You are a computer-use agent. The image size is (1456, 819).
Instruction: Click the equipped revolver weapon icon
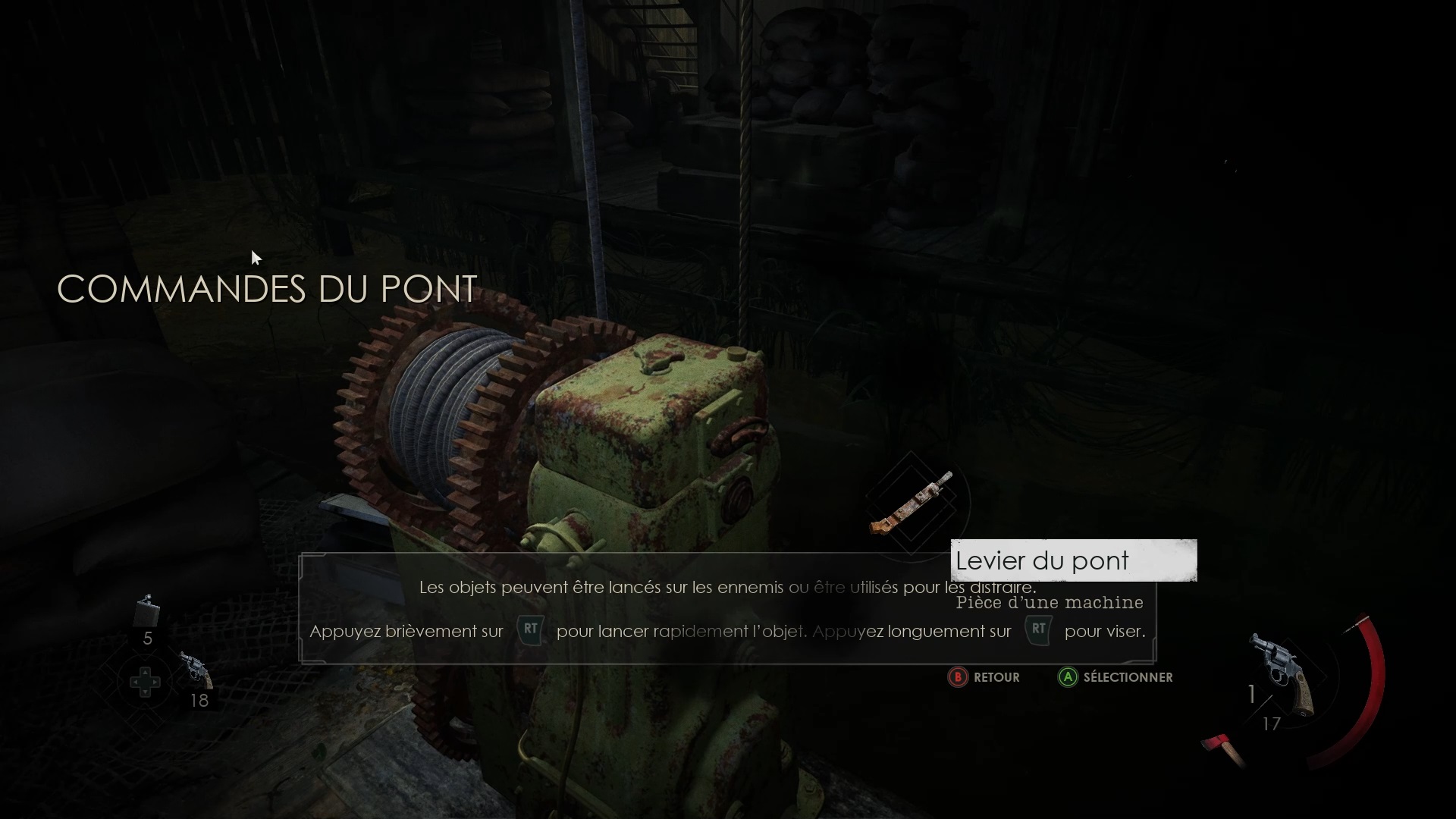[1283, 671]
